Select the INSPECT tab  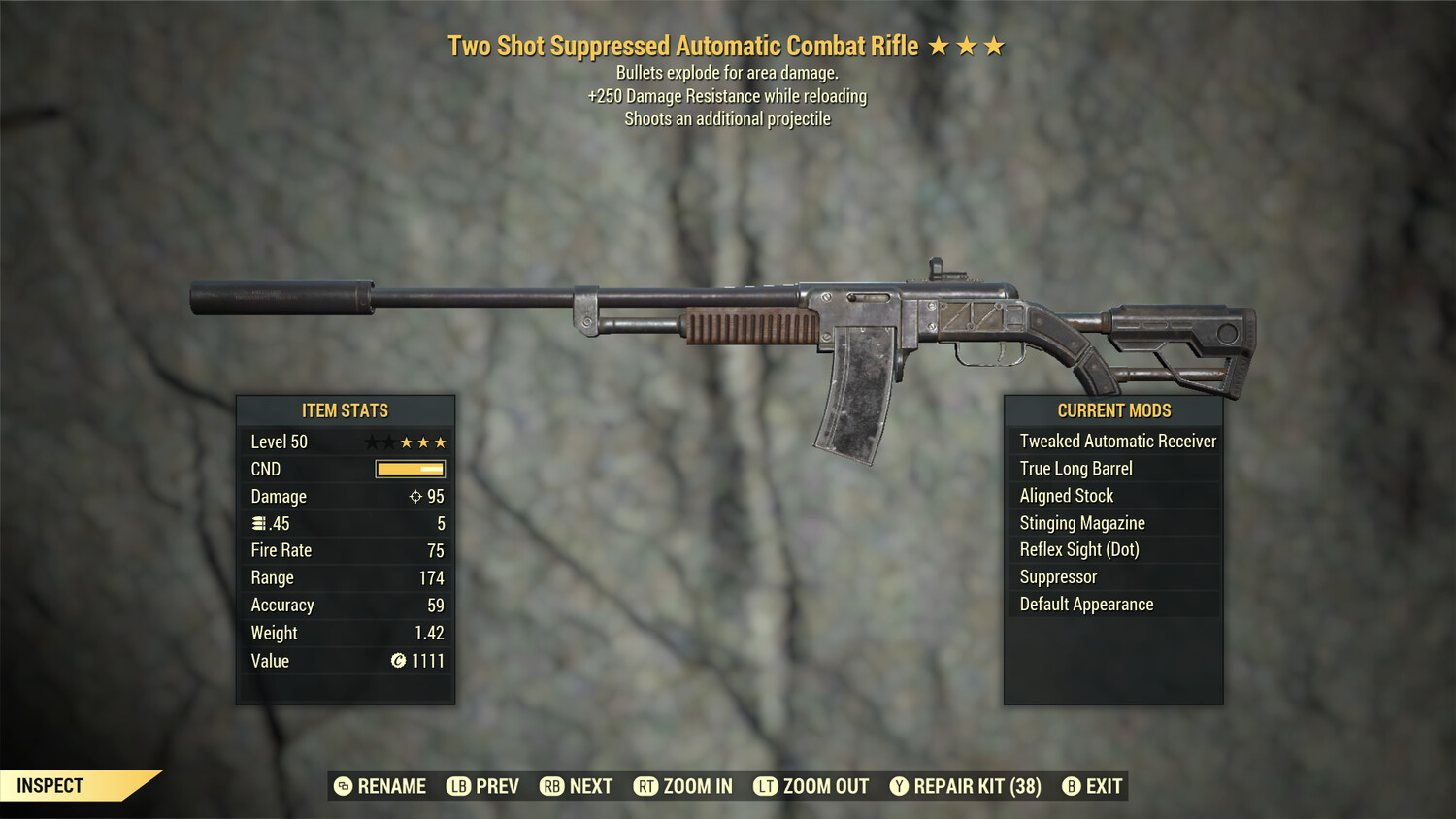click(50, 785)
